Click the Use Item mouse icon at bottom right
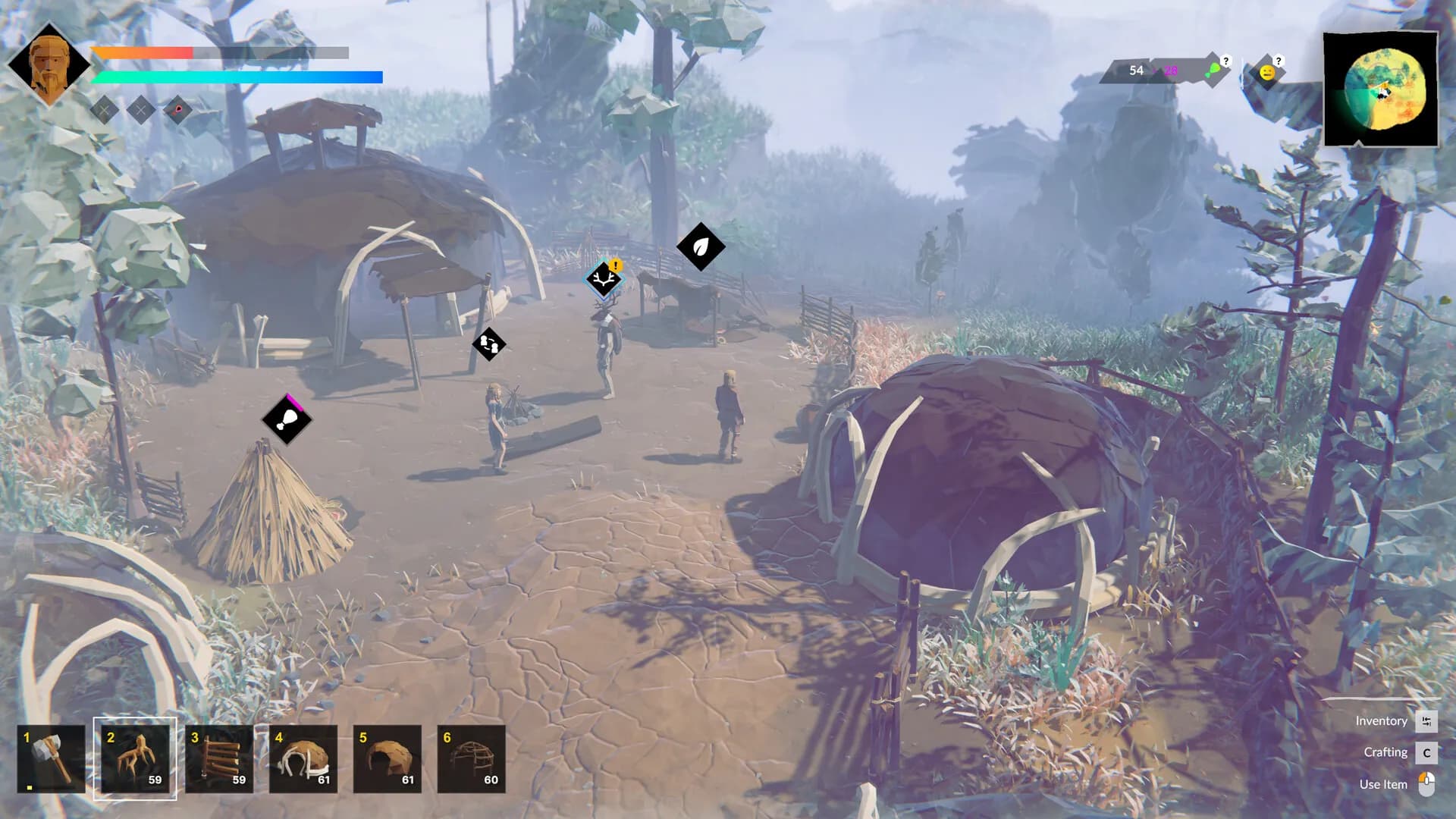 tap(1429, 784)
